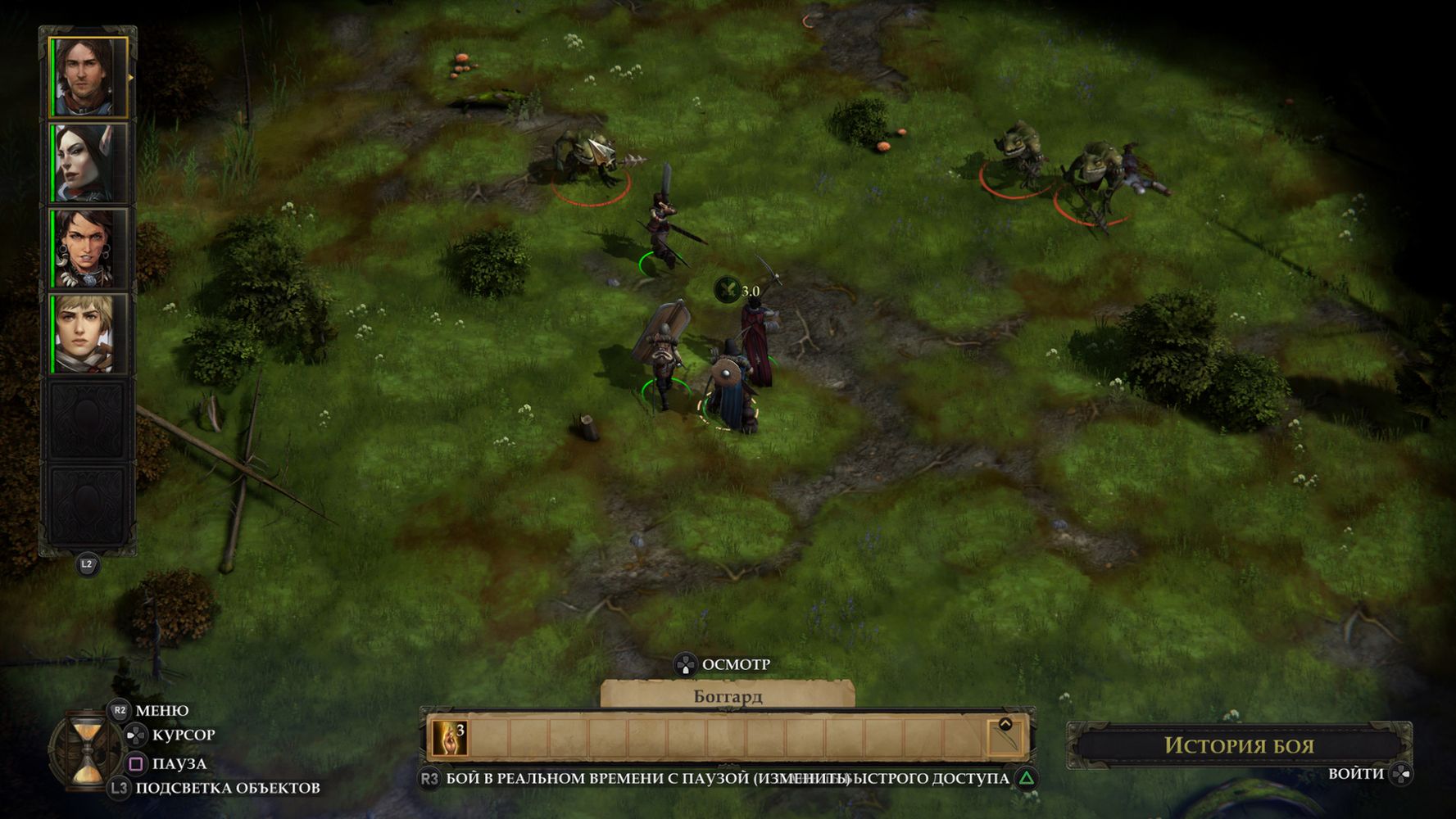Use the glowing hand ability in the hotbar

(x=449, y=738)
